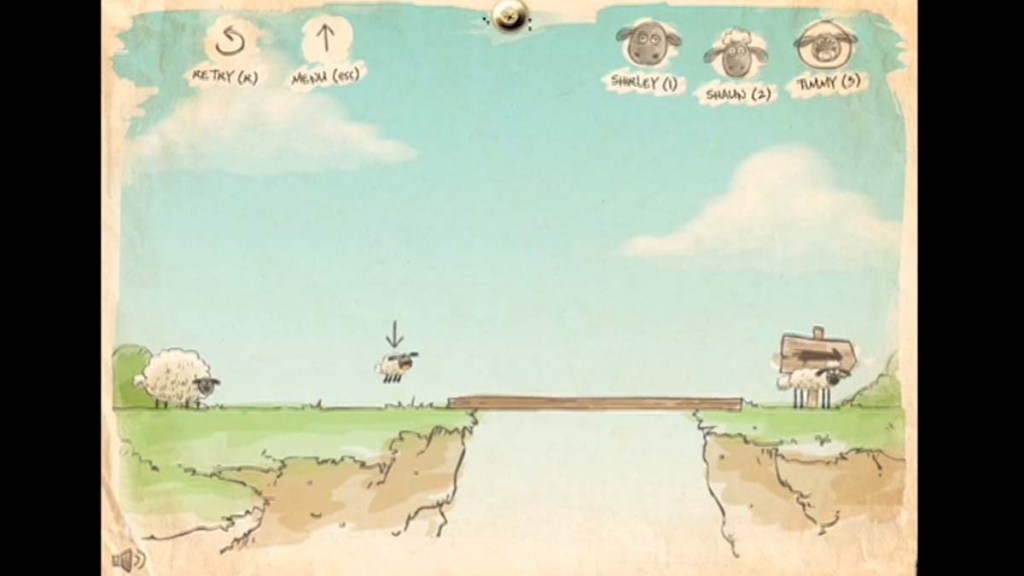Open the Menu with the up arrow
1024x576 pixels.
click(325, 42)
